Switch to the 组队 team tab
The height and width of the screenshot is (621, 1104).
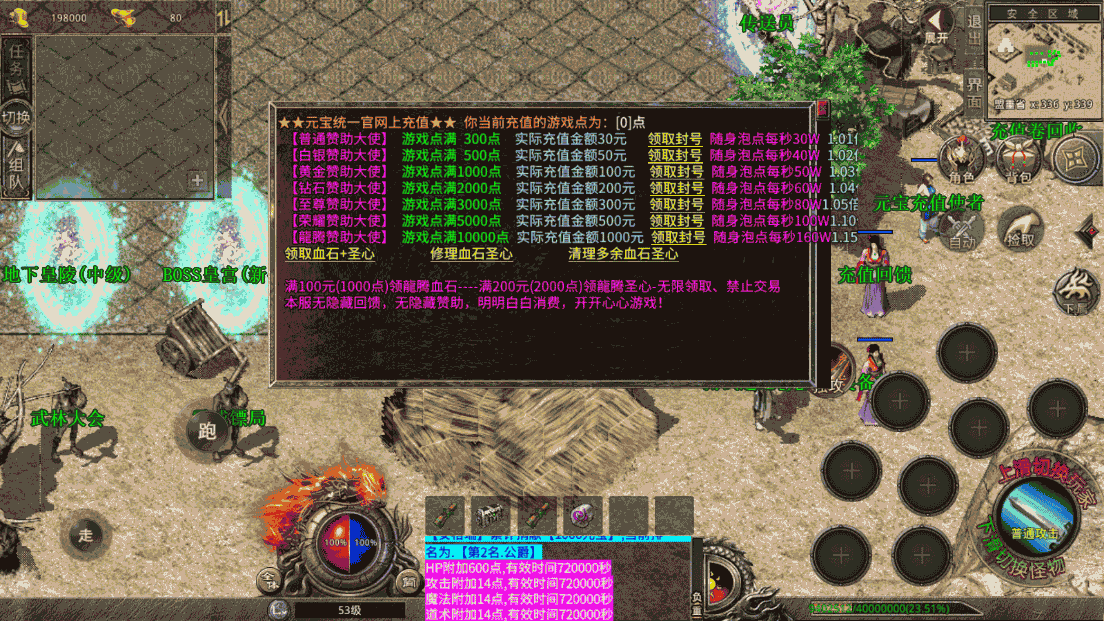click(16, 167)
